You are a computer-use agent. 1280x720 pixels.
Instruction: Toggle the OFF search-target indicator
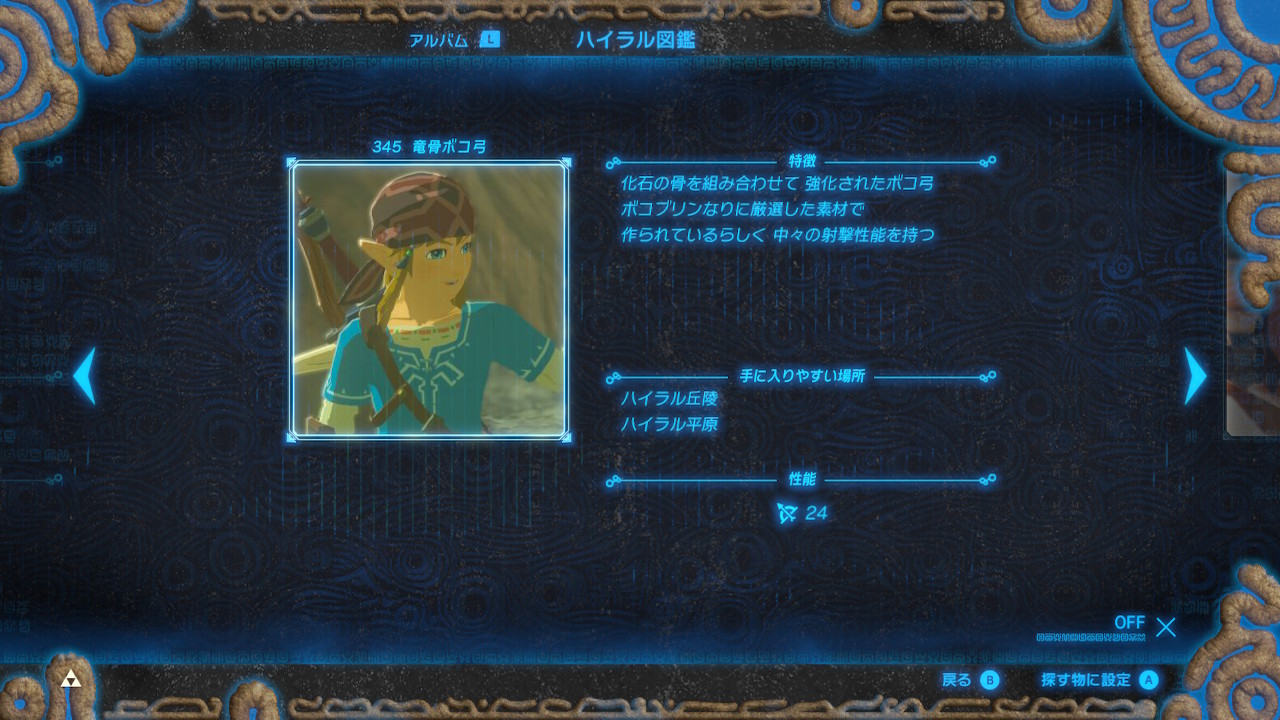point(1129,622)
